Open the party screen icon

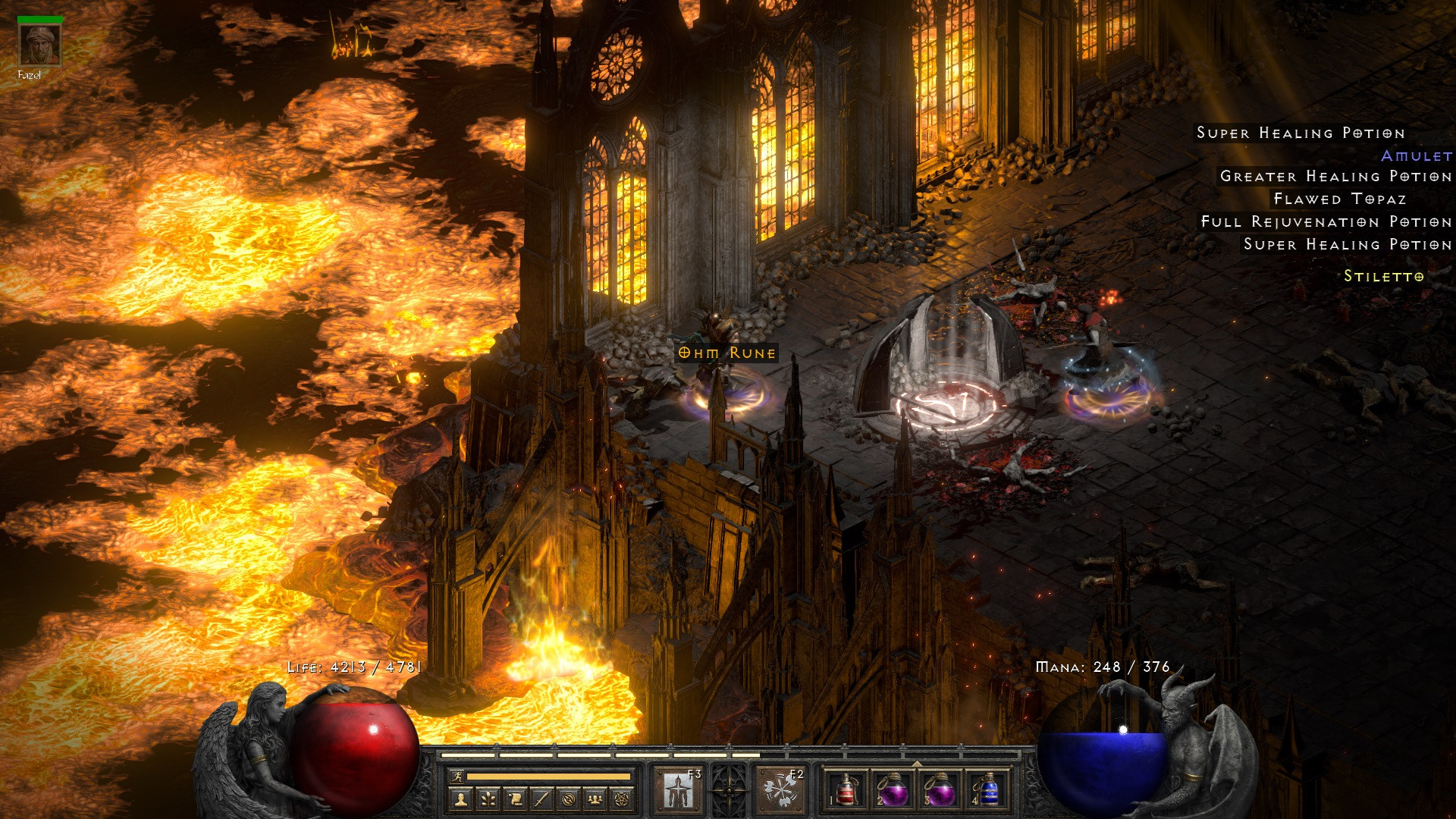pyautogui.click(x=596, y=799)
